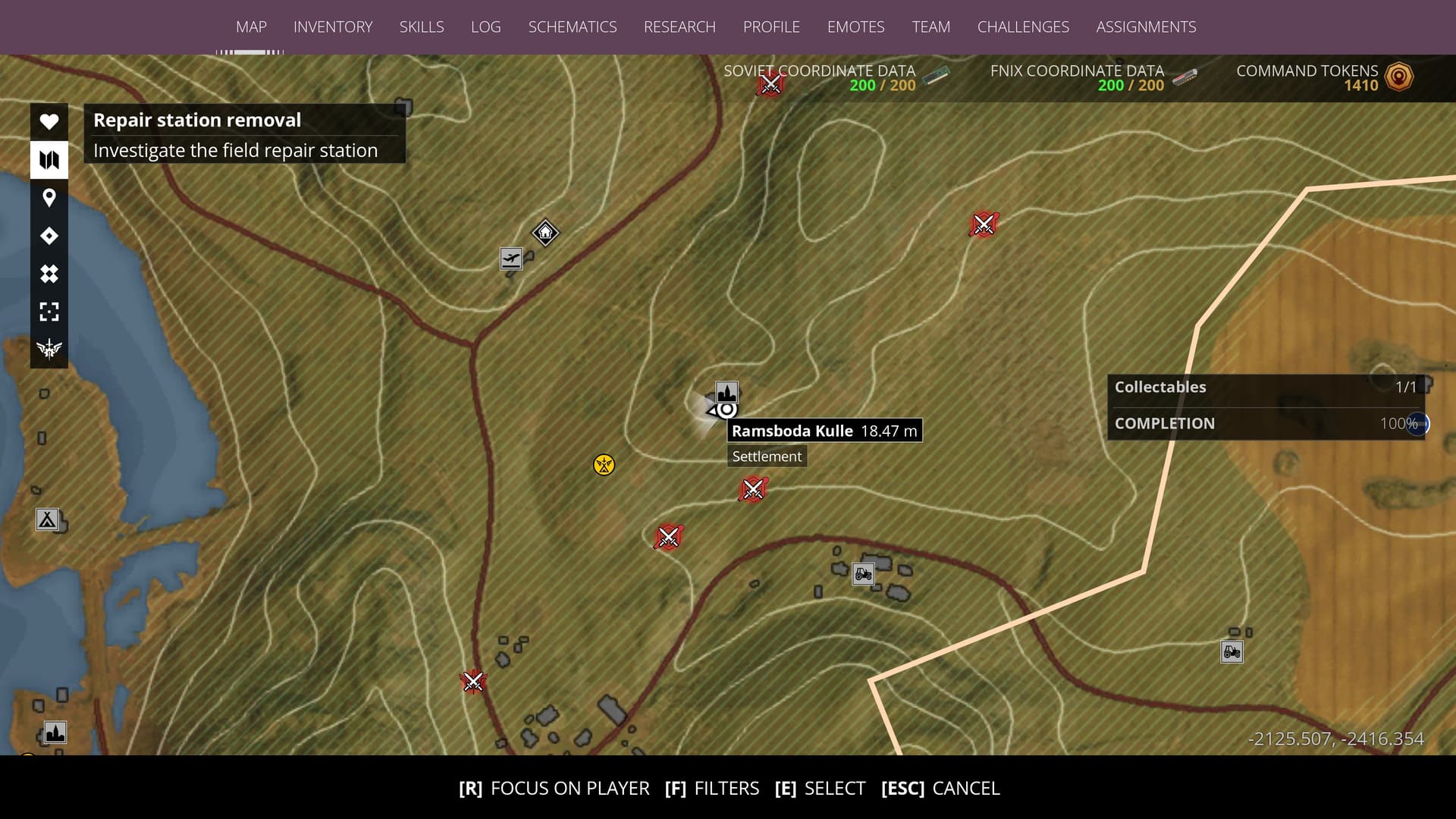Open the Assignments tab
Image resolution: width=1456 pixels, height=819 pixels.
pyautogui.click(x=1146, y=27)
